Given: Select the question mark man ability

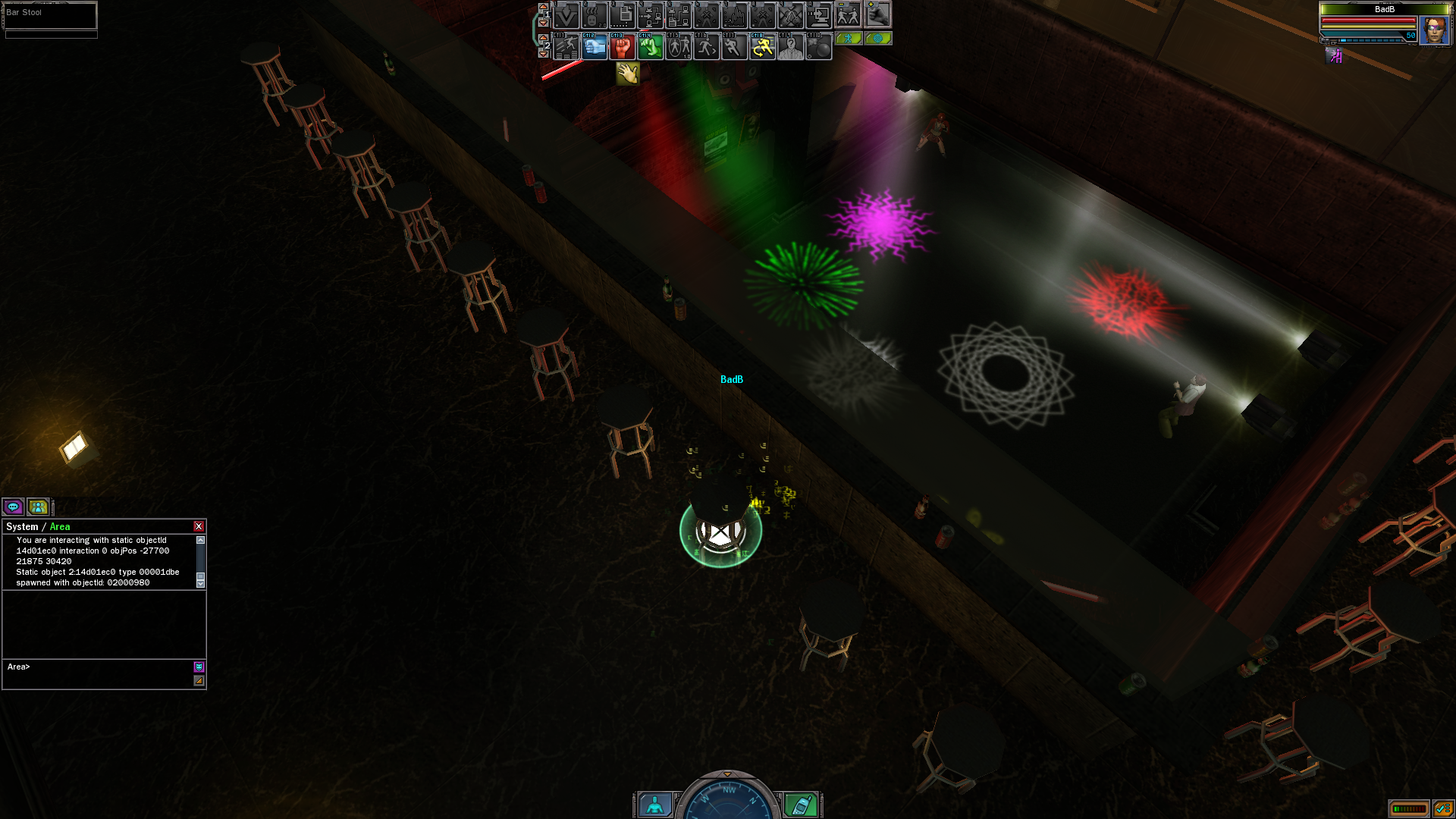Looking at the screenshot, I should 790,48.
